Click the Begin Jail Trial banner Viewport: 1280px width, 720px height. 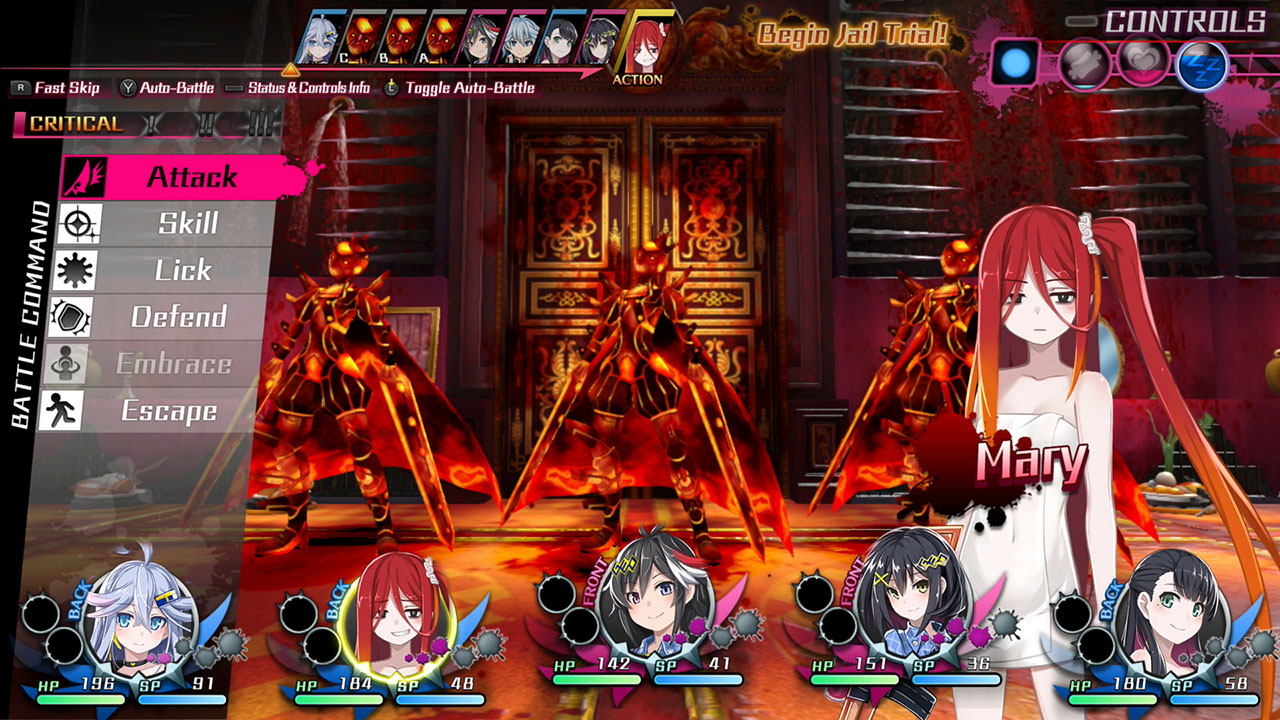853,34
